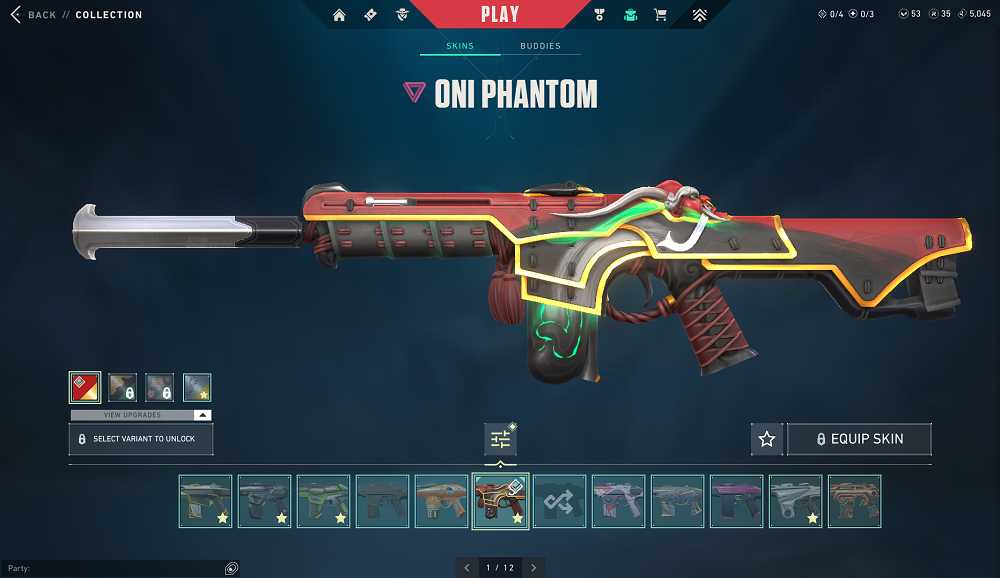Go to the previous skin page
Image resolution: width=1000 pixels, height=578 pixels.
click(466, 568)
